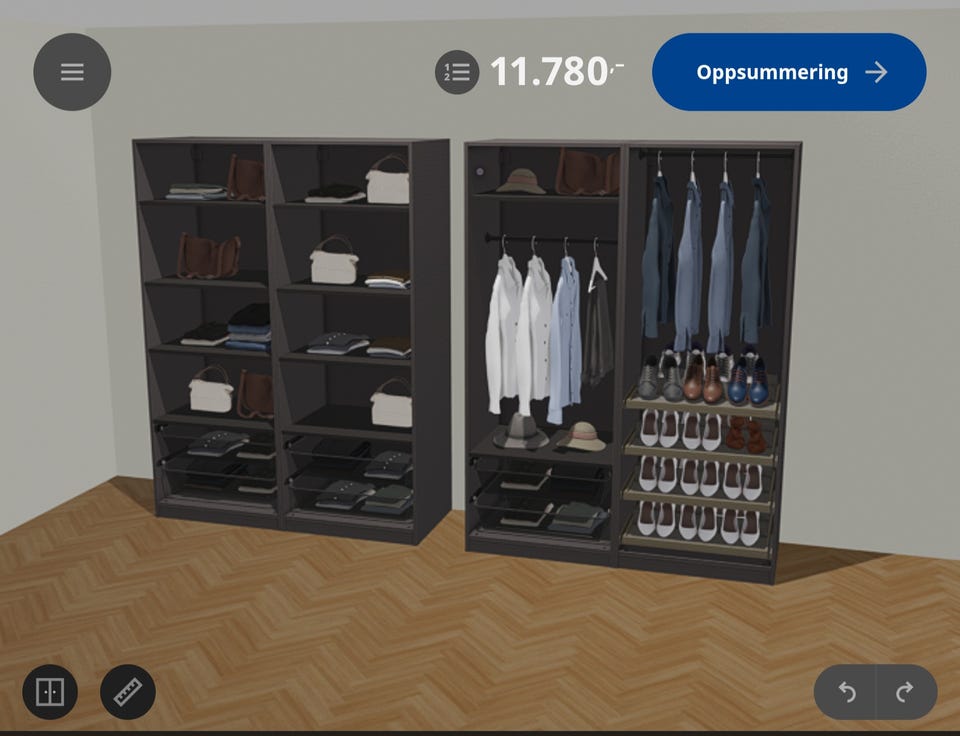Undo the last change
The image size is (960, 736).
[847, 692]
